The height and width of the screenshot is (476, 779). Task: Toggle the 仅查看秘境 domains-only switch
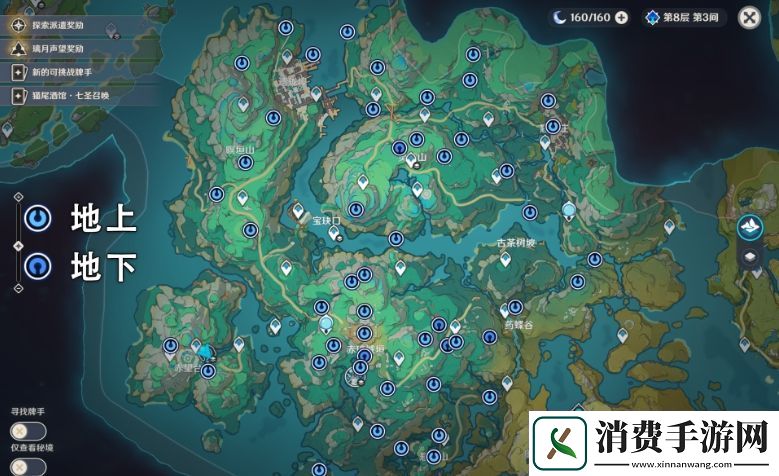[22, 466]
